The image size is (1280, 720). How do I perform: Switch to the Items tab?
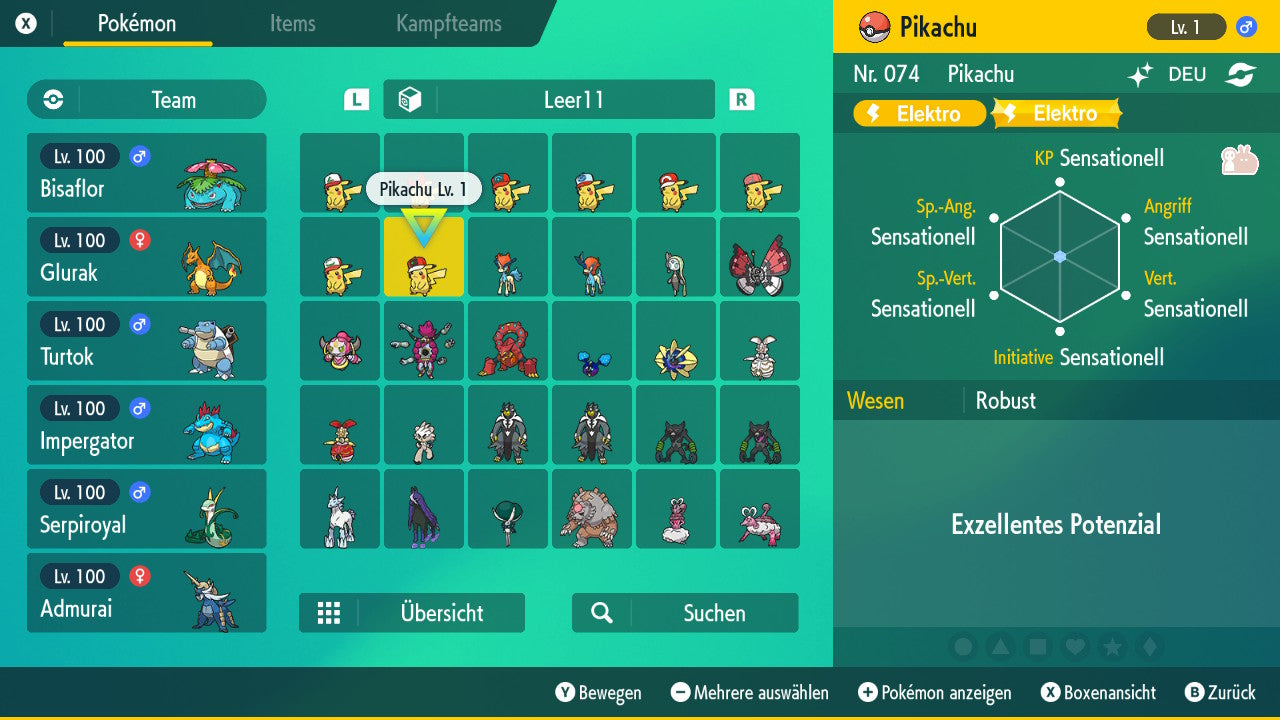click(292, 24)
